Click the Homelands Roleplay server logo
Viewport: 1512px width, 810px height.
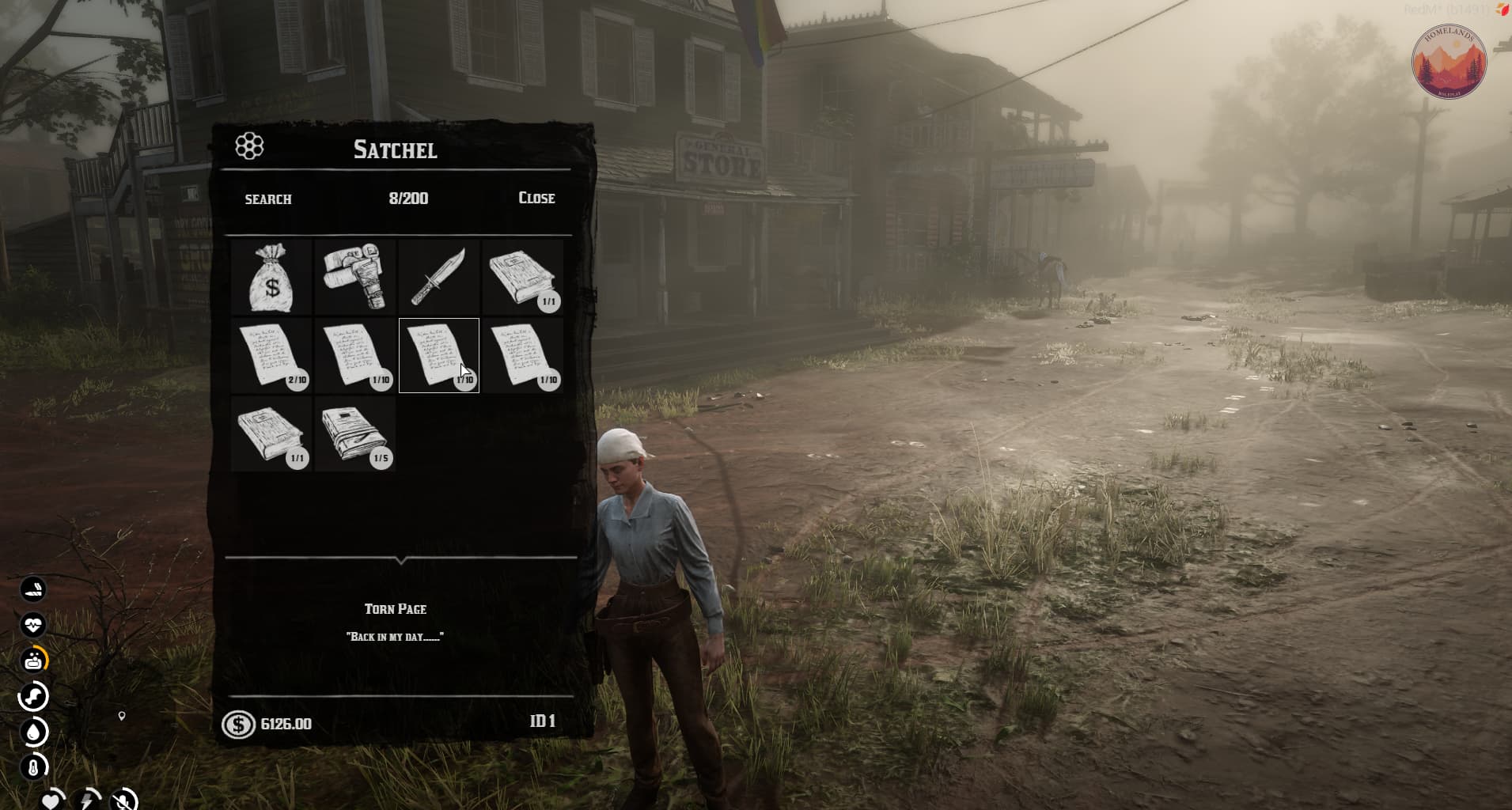pos(1449,62)
